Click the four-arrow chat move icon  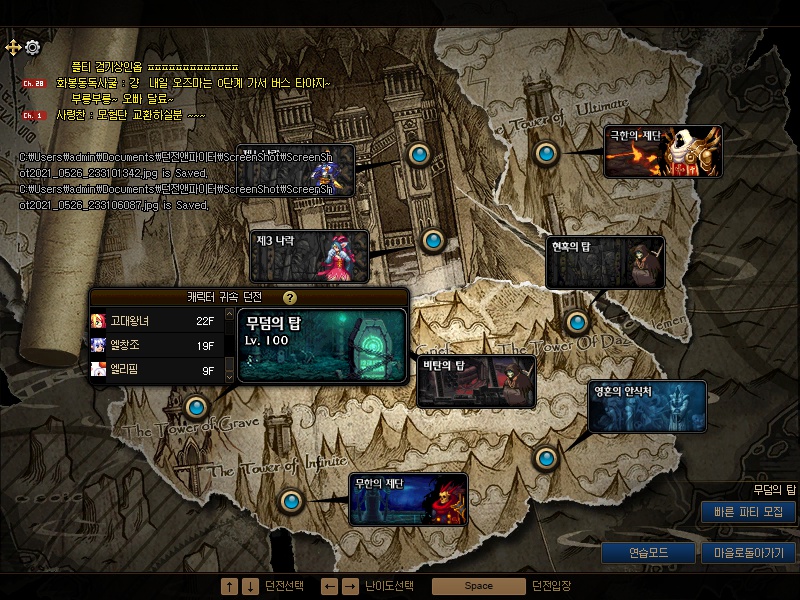point(14,47)
